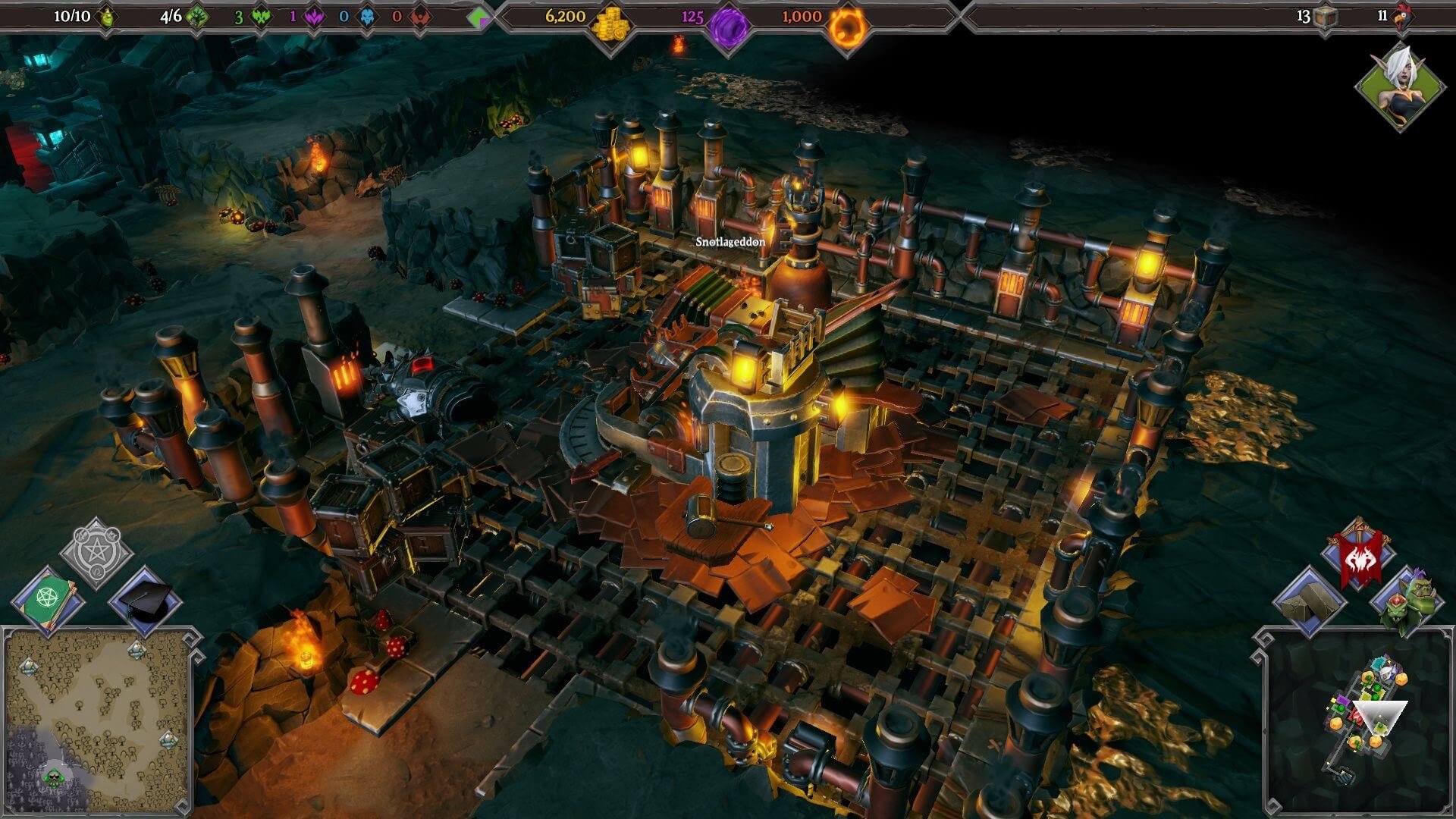This screenshot has width=1456, height=819.
Task: Expand the overworld minimap corner handle
Action: tap(191, 640)
